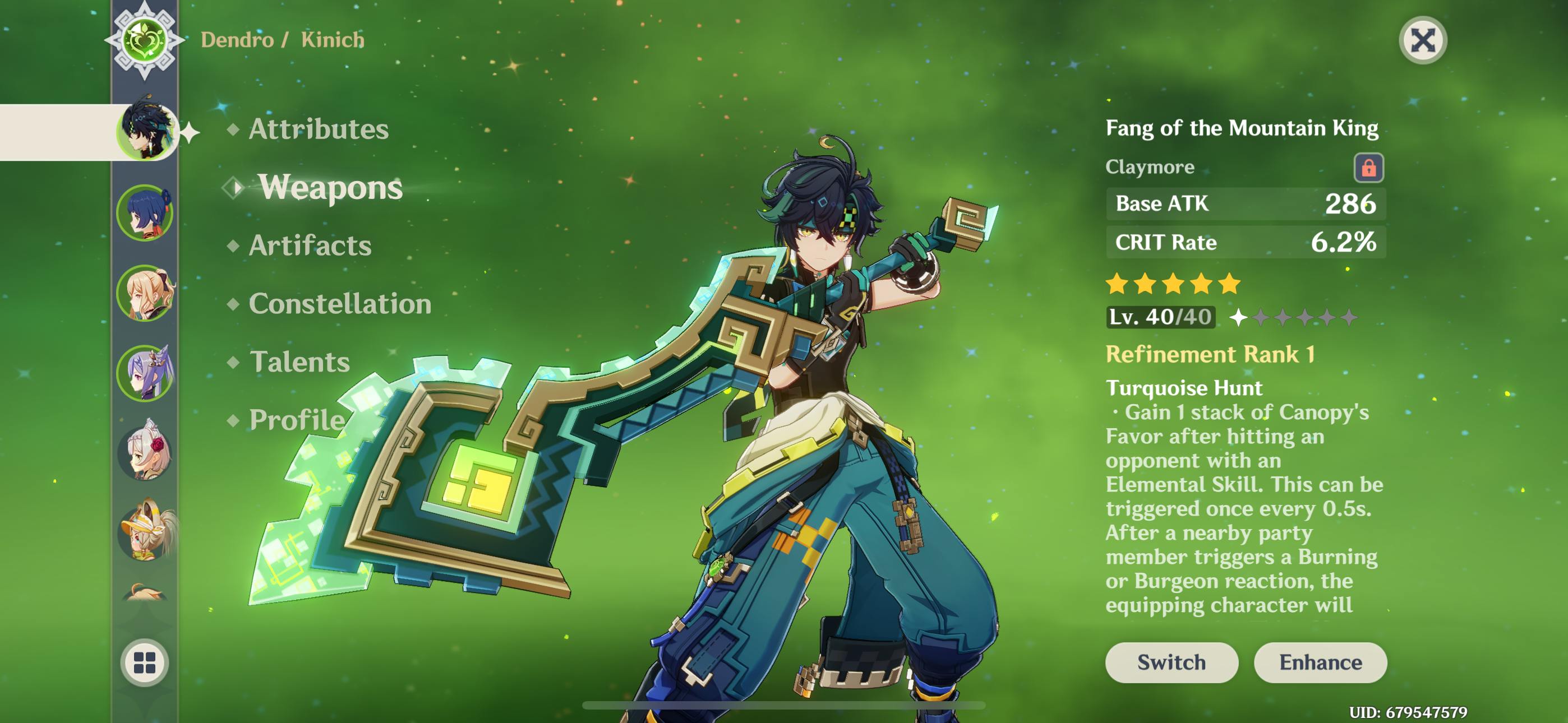View the Constellation page
This screenshot has height=723, width=1568.
point(340,304)
